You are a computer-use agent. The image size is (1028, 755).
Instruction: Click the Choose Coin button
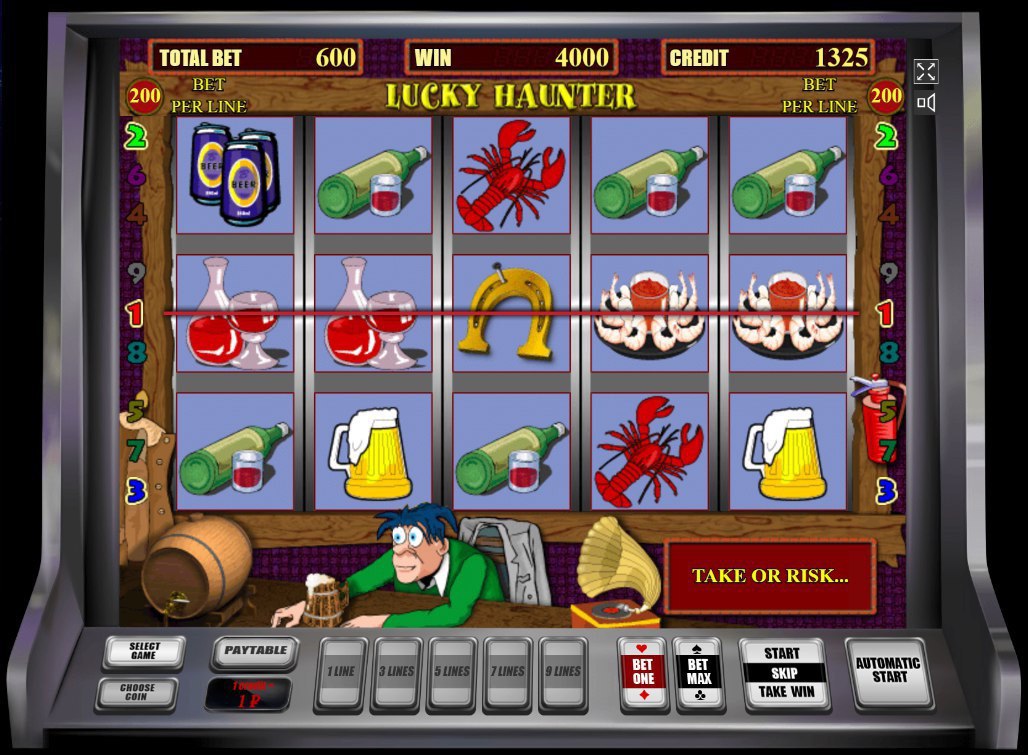[x=137, y=692]
